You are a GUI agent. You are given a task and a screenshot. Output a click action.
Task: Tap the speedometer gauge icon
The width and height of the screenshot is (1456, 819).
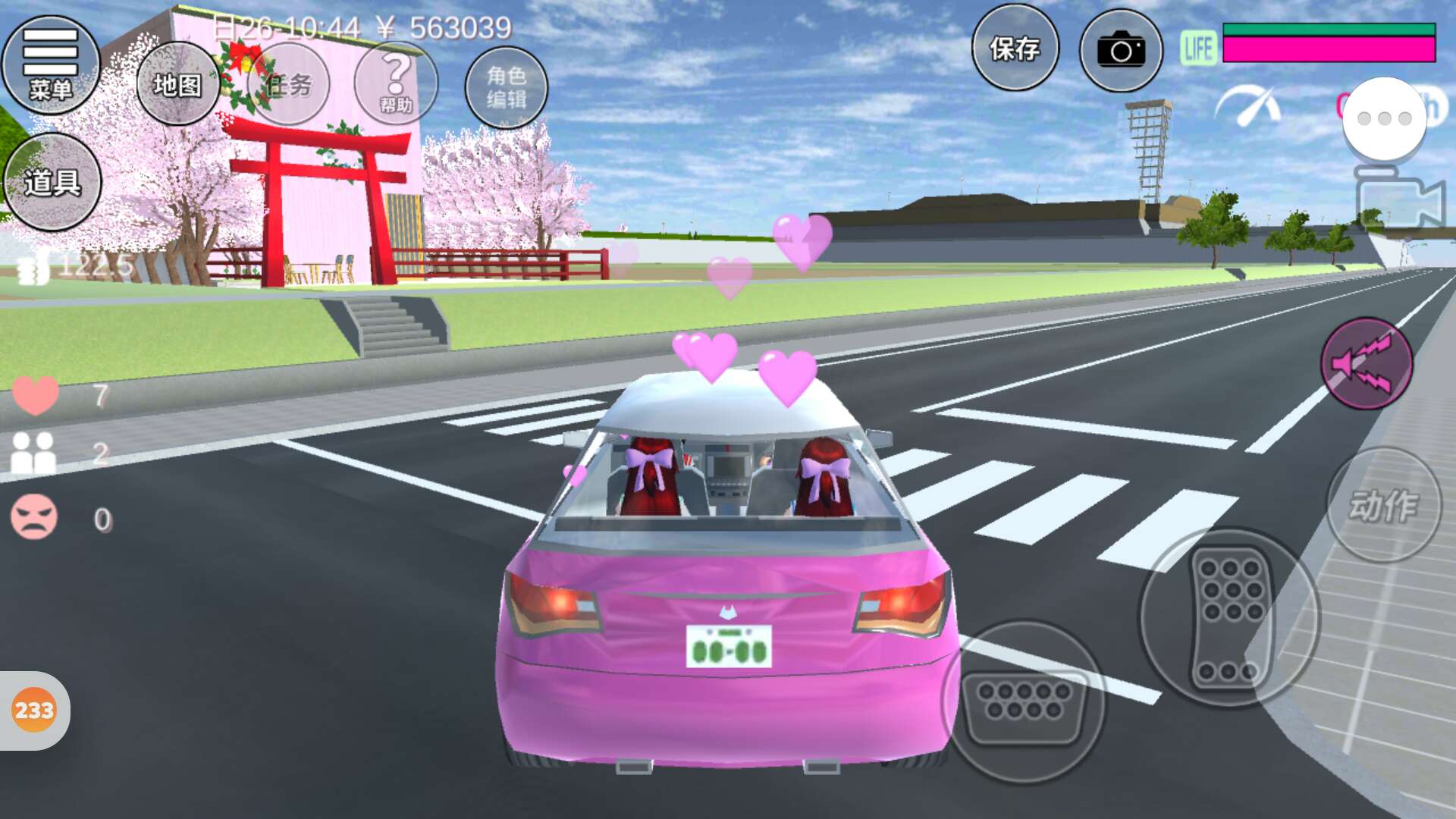click(x=1249, y=106)
